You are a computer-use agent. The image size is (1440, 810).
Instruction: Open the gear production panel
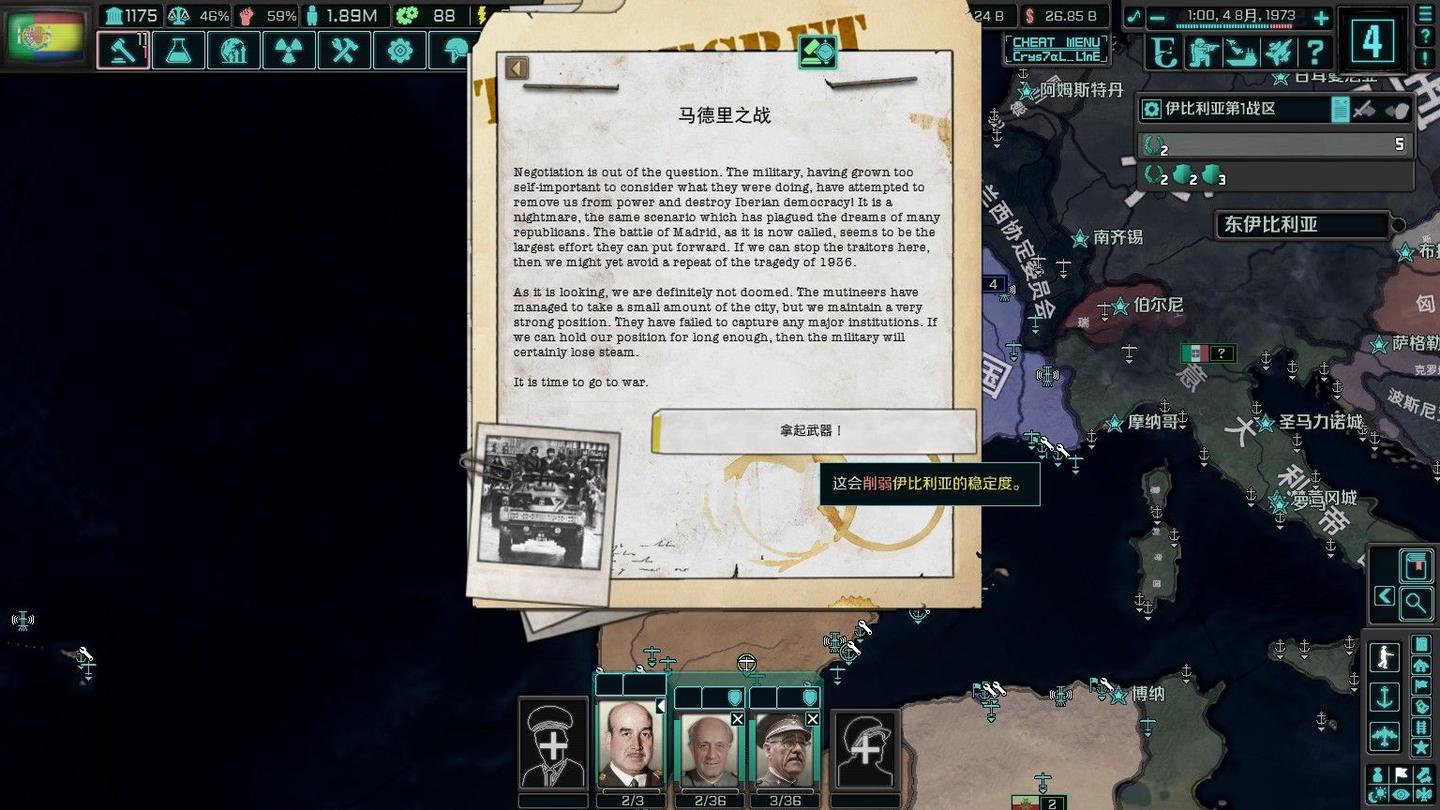tap(399, 50)
